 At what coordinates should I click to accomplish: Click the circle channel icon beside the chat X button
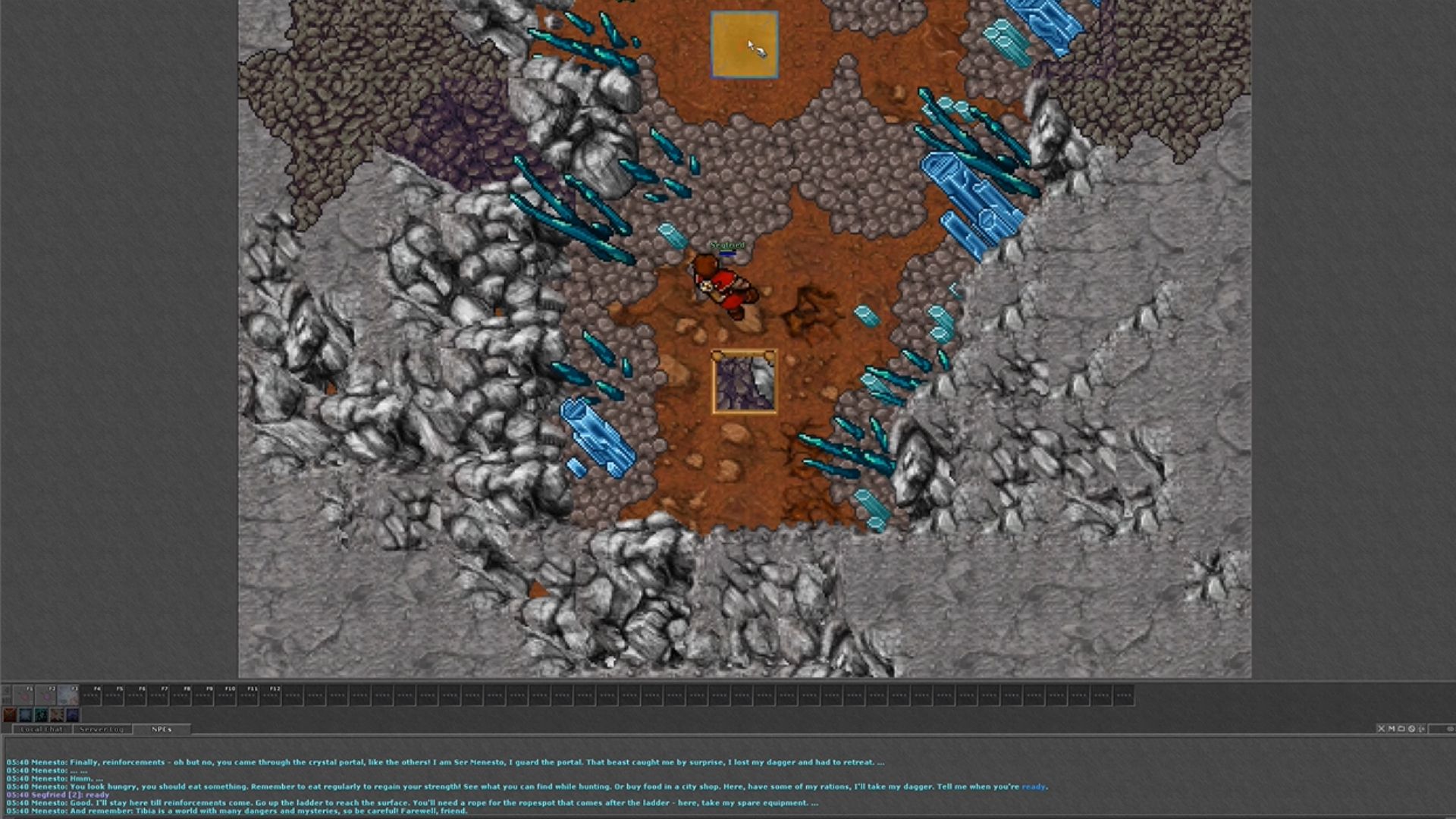coord(1401,729)
